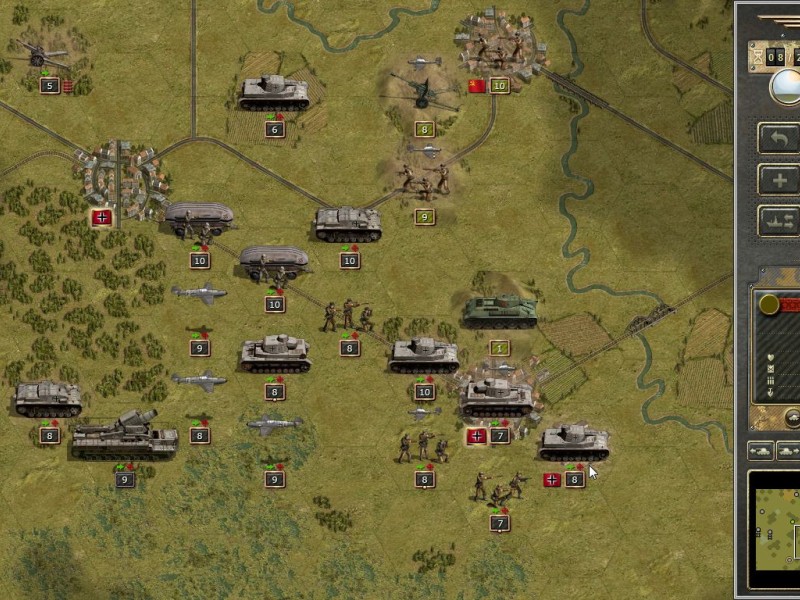Select the large self-propelled gun with strength 9

(123, 437)
